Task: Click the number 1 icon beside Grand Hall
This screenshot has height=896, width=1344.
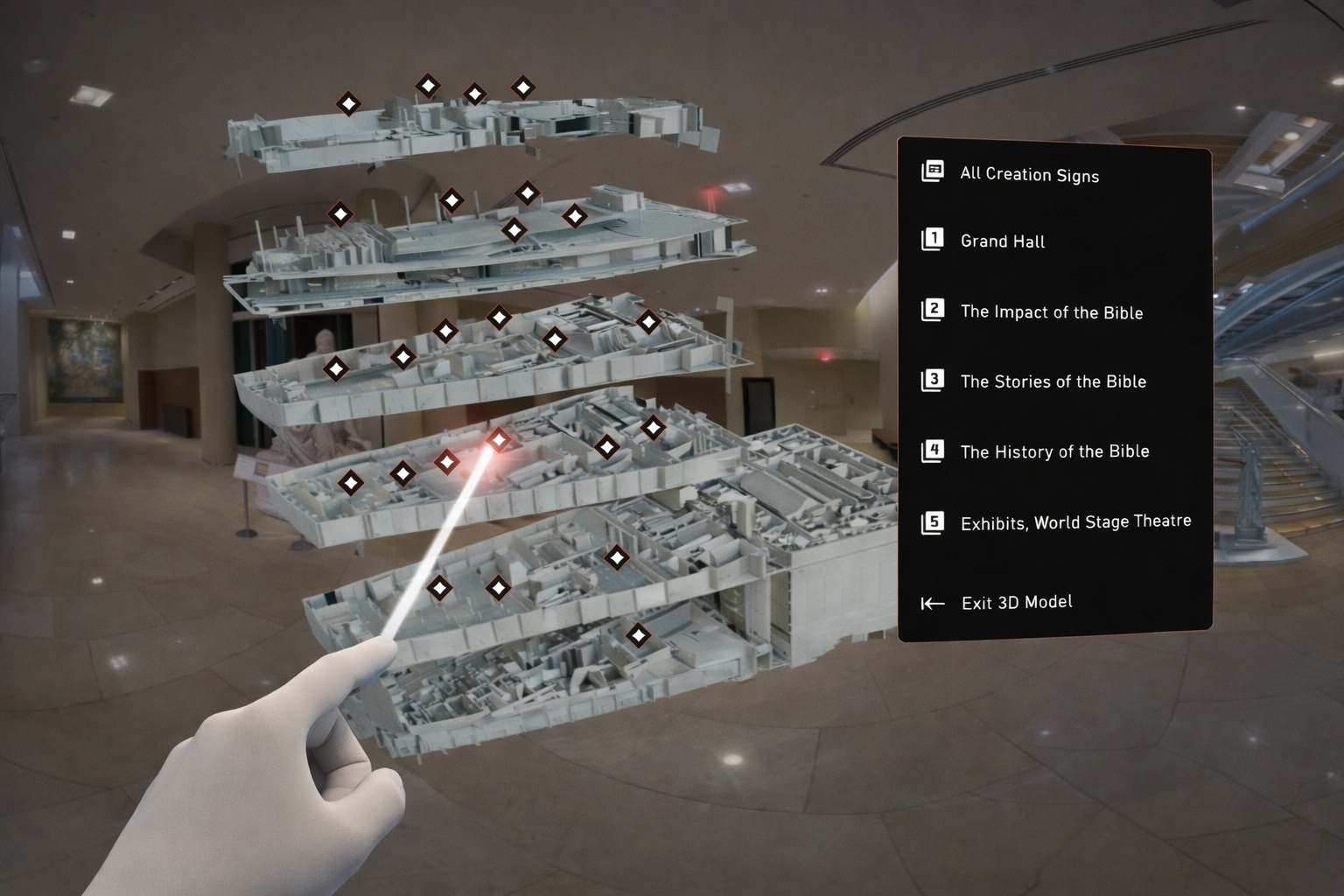Action: click(932, 239)
